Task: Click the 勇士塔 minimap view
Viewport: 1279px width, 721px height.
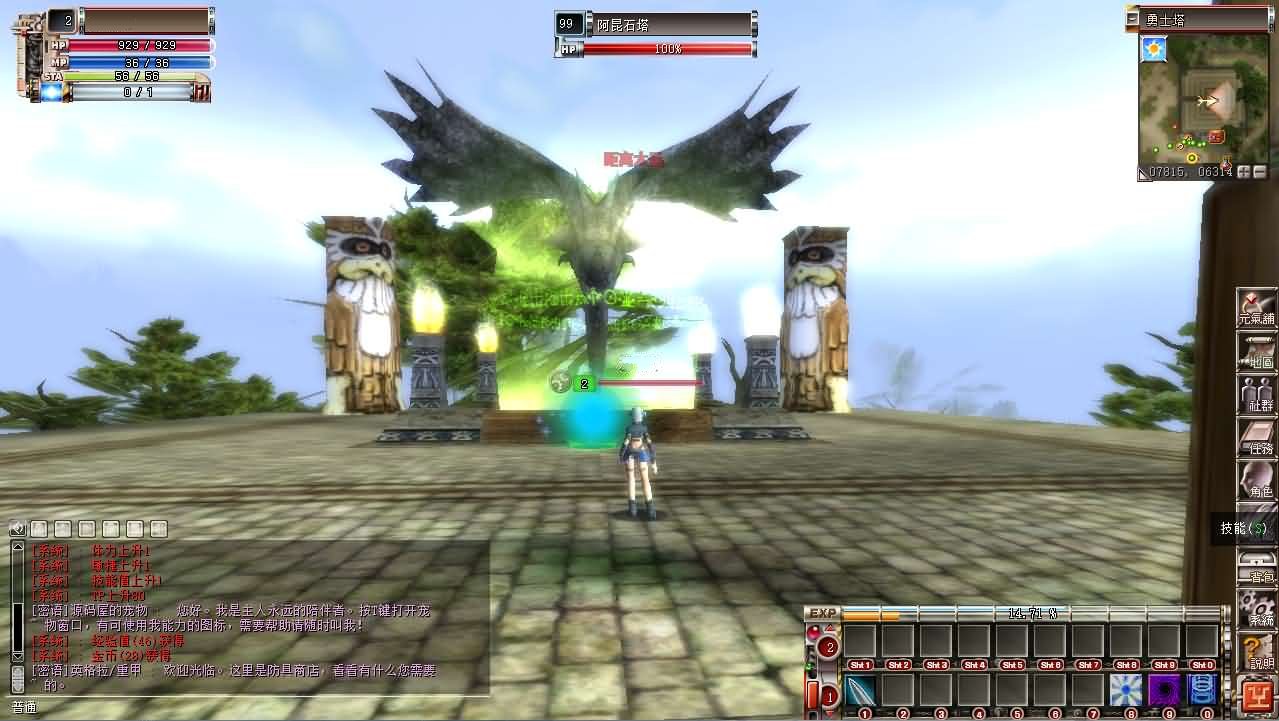Action: coord(1189,99)
